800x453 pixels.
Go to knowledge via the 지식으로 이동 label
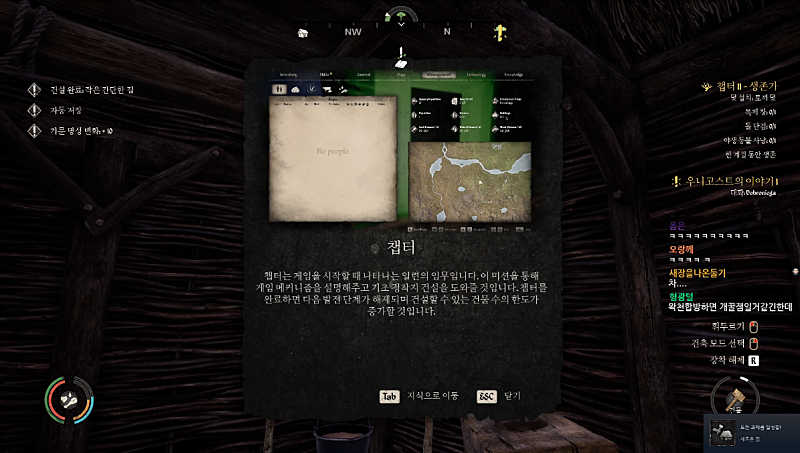pyautogui.click(x=432, y=395)
